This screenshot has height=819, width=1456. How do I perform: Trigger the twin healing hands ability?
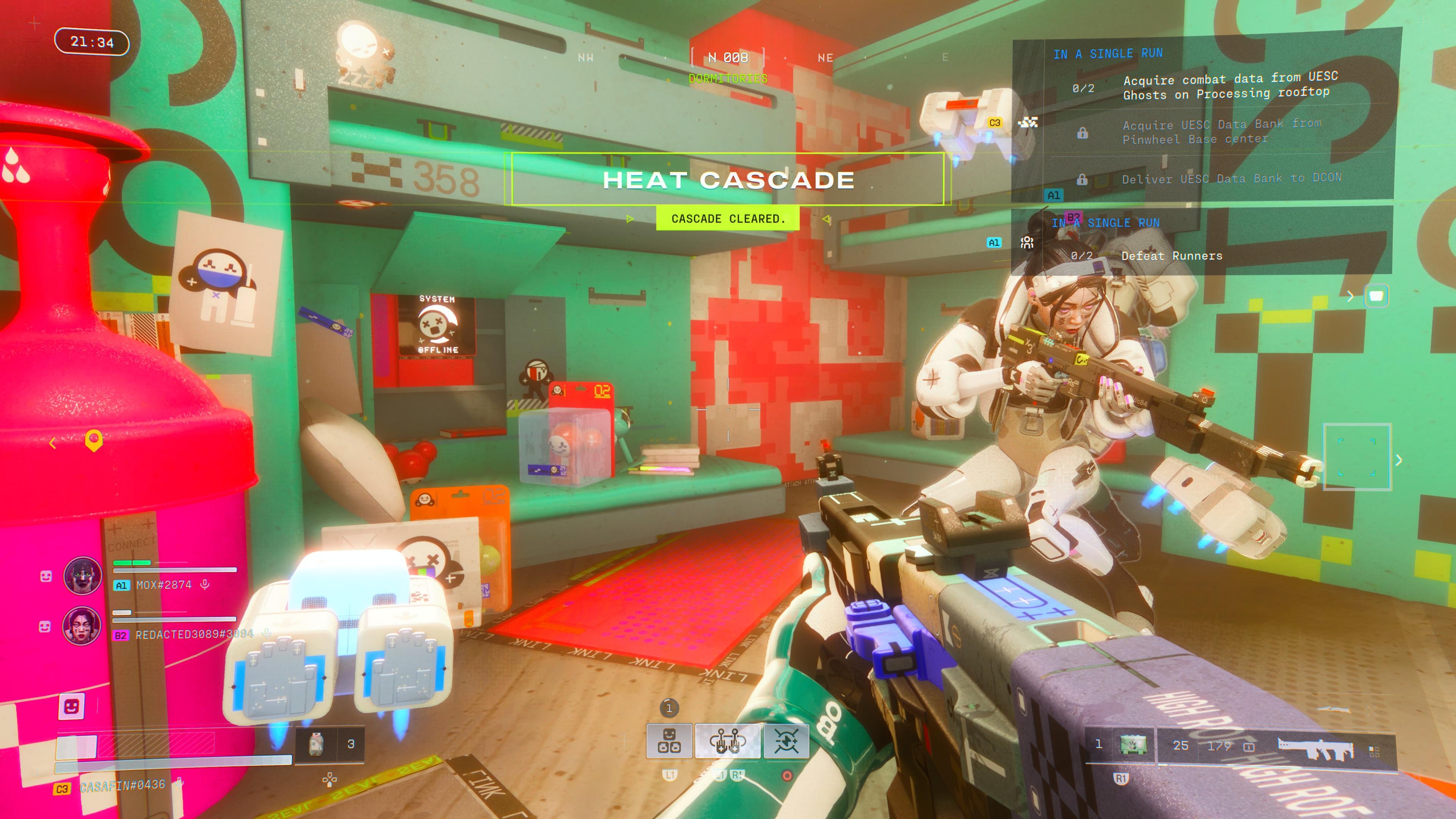coord(728,741)
